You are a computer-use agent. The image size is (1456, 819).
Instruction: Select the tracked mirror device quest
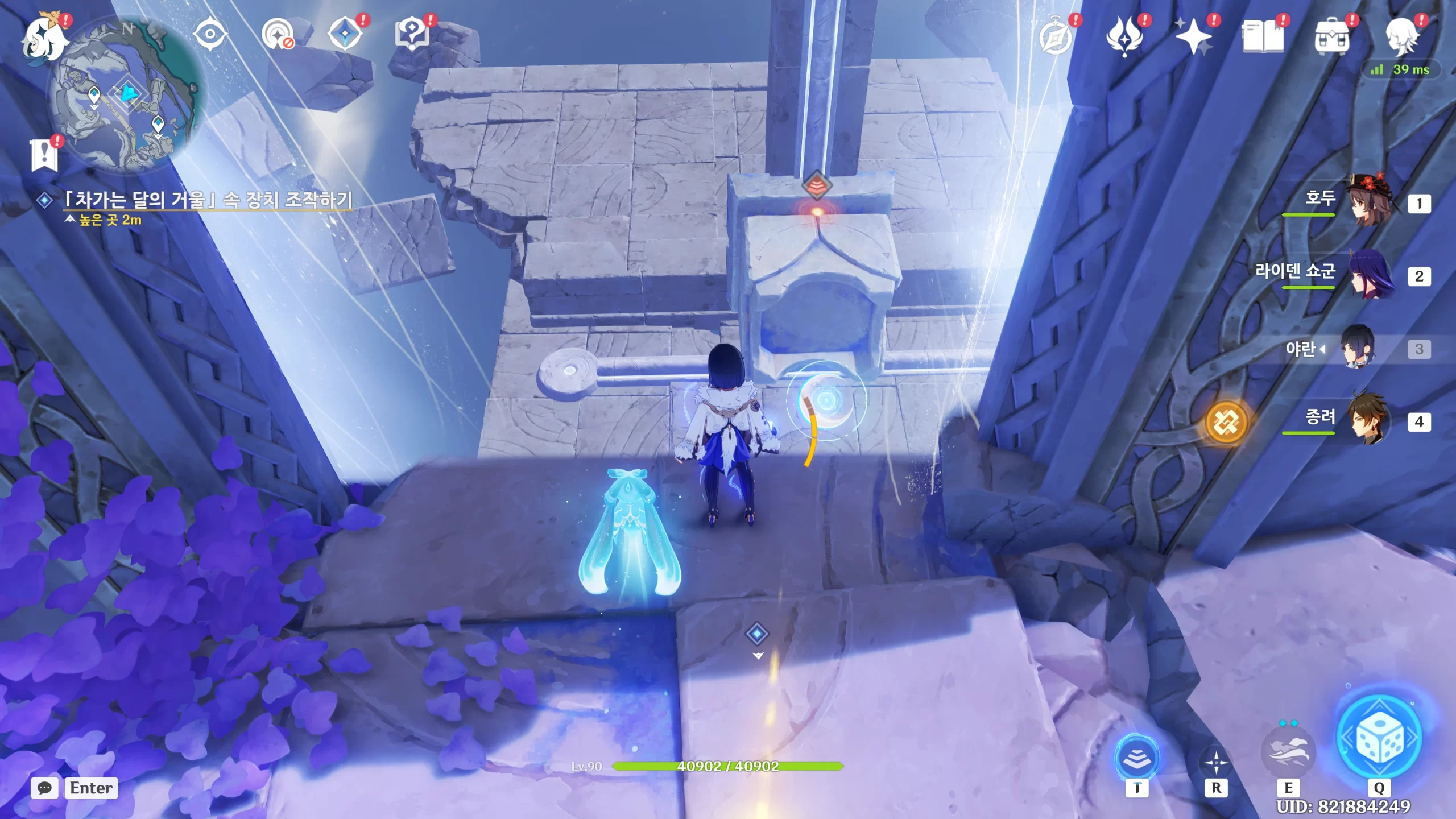pyautogui.click(x=208, y=200)
